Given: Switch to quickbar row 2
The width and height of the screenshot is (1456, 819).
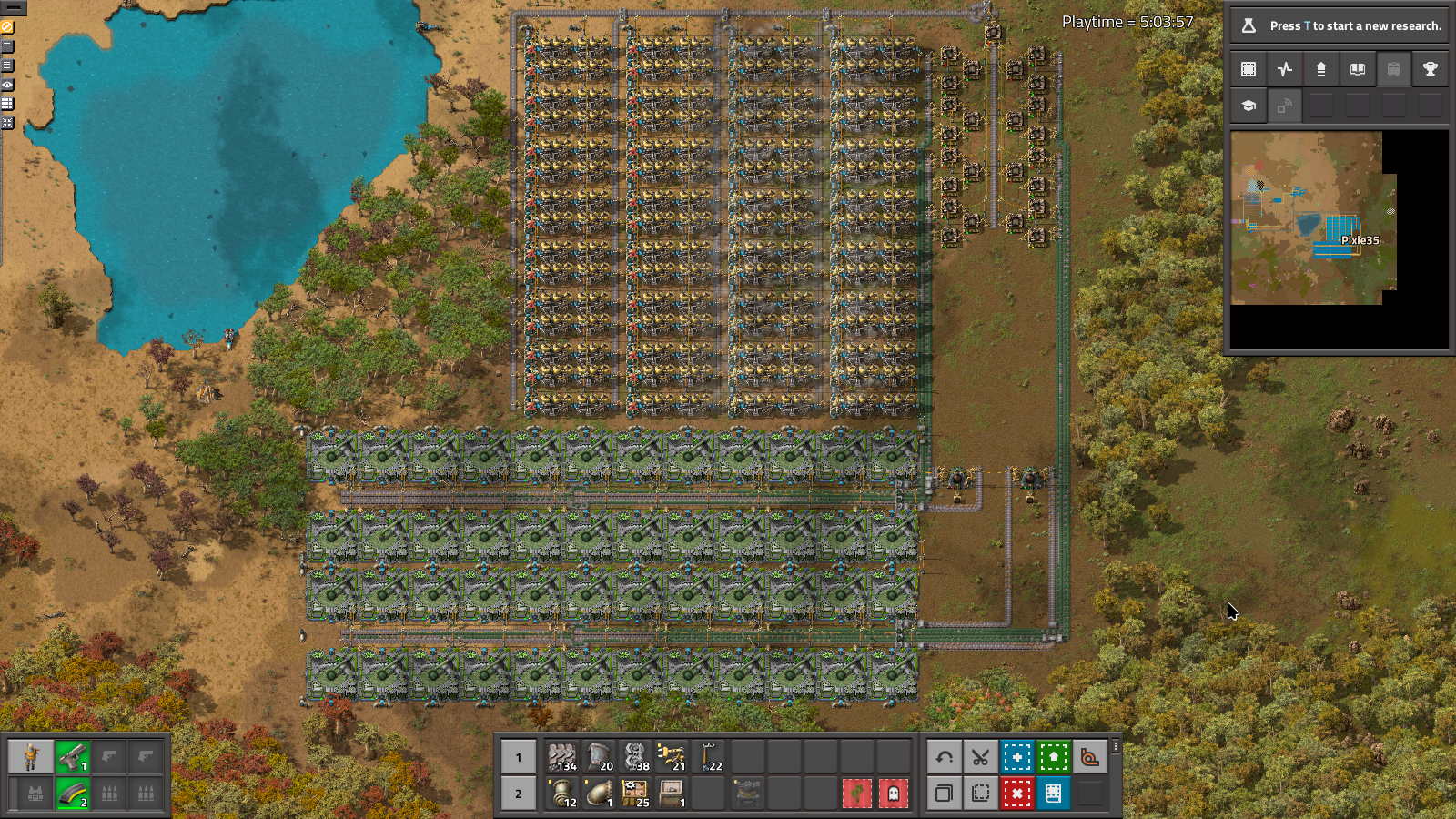Looking at the screenshot, I should 519,794.
